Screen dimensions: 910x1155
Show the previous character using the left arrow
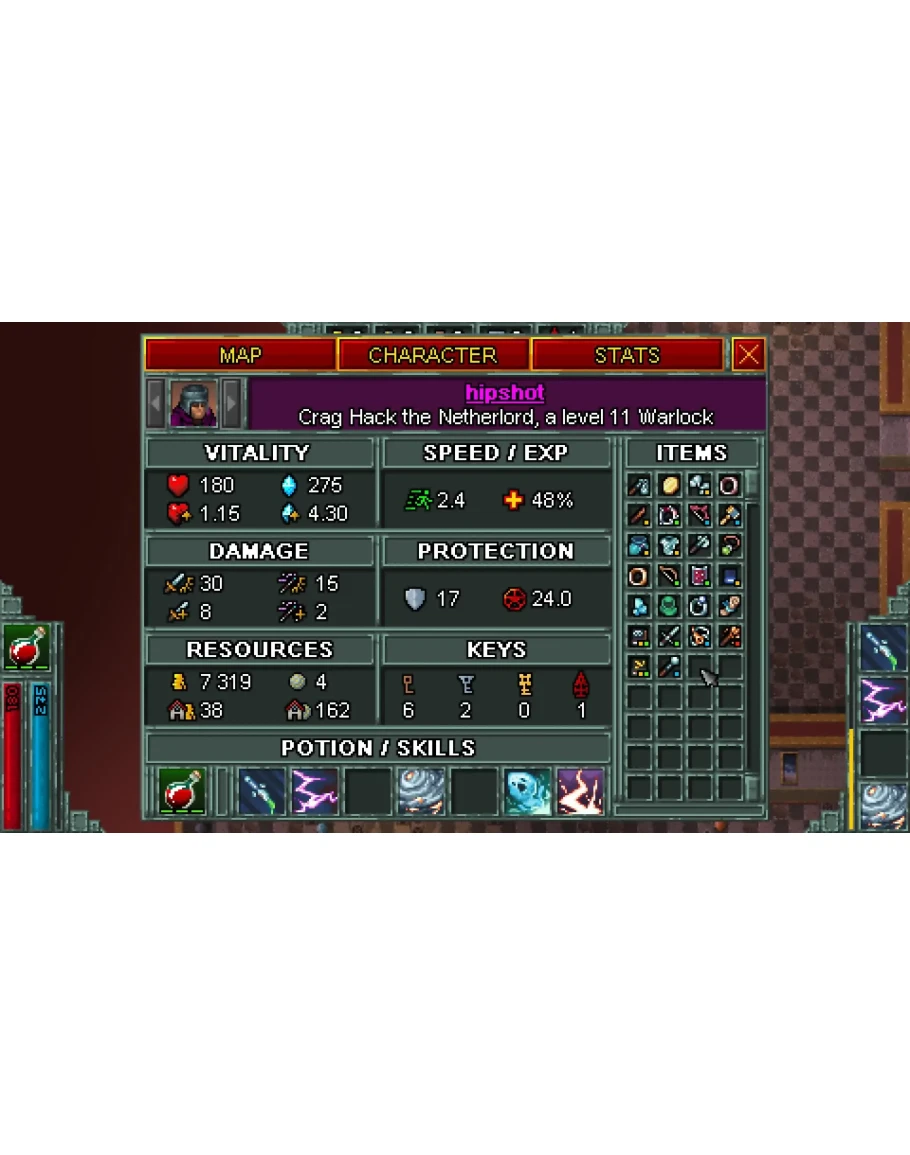pos(157,403)
